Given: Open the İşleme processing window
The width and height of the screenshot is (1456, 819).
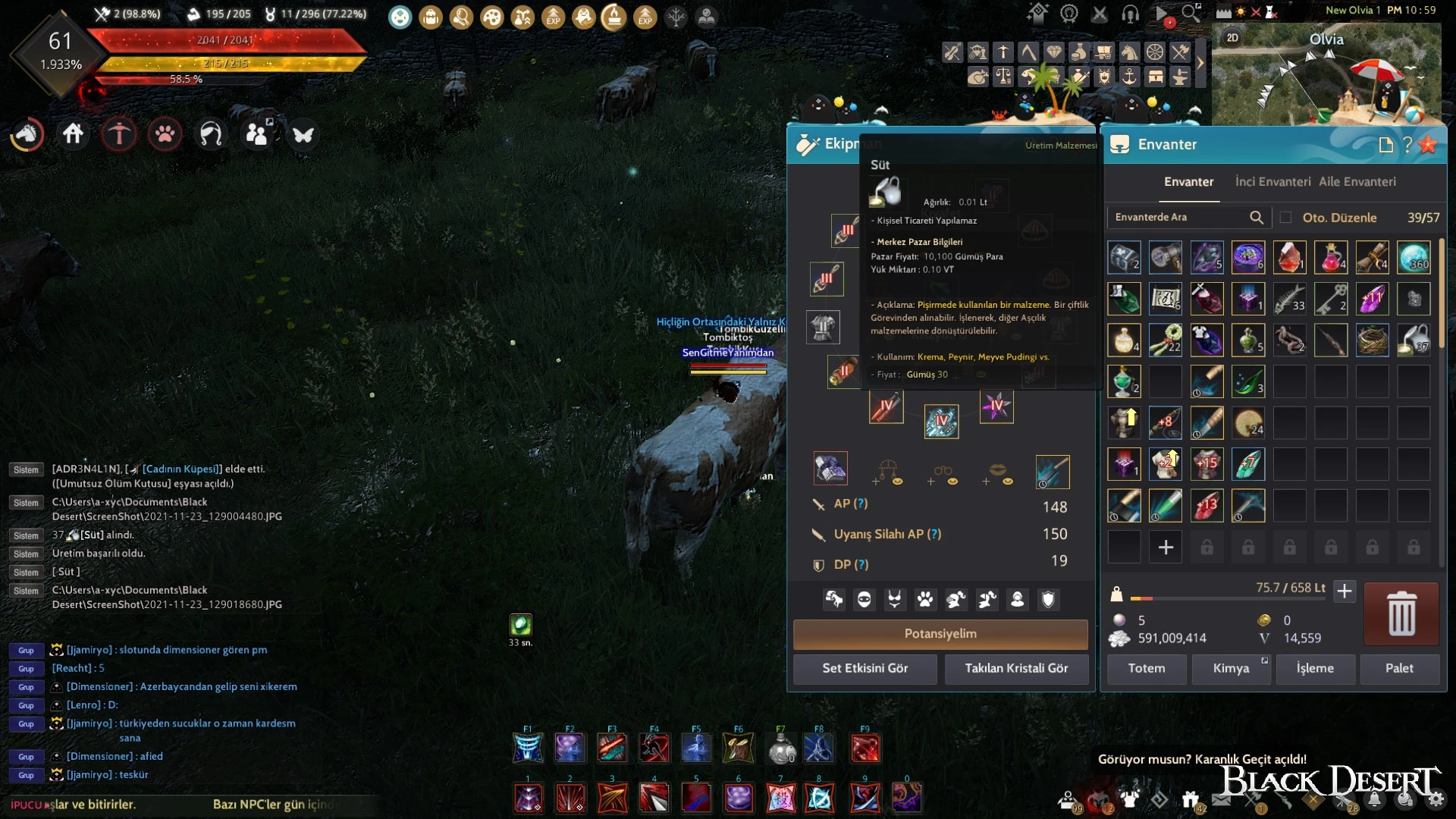Looking at the screenshot, I should click(1315, 668).
